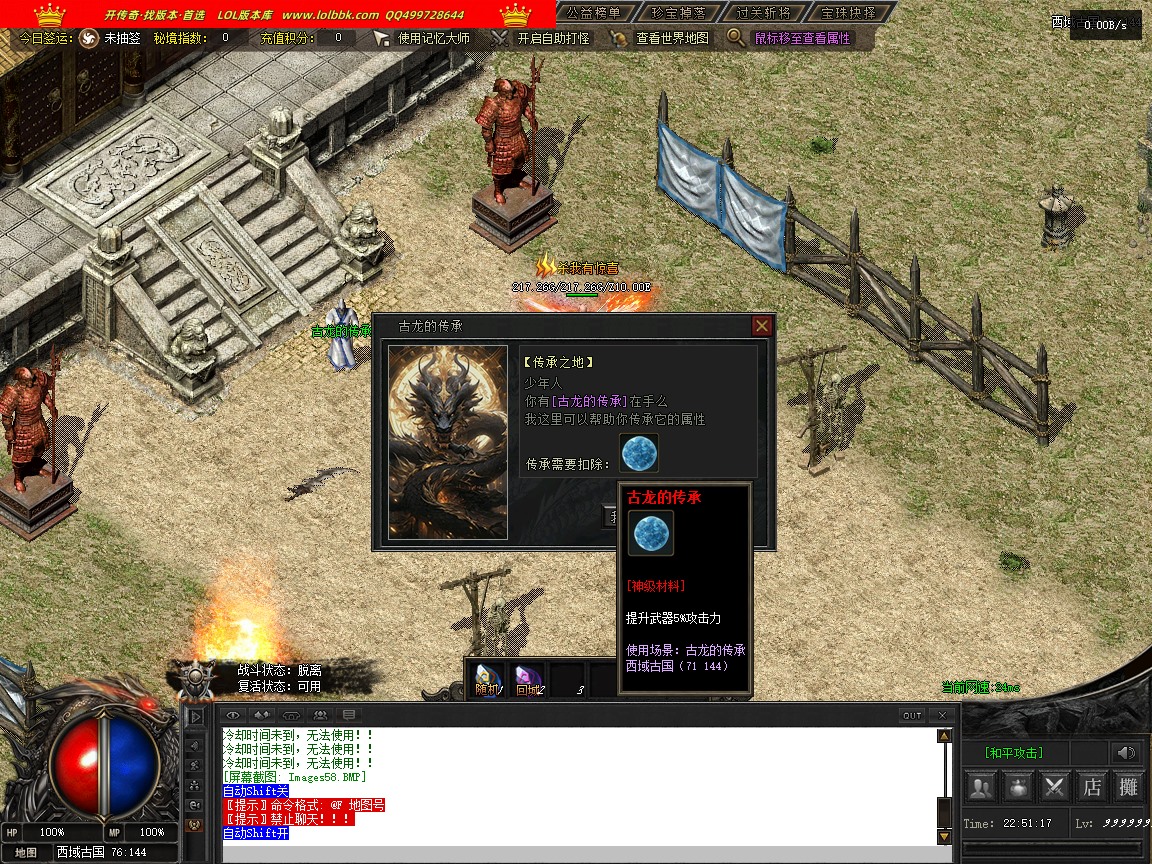Click the chat panel OUT button
The width and height of the screenshot is (1152, 864).
[912, 715]
